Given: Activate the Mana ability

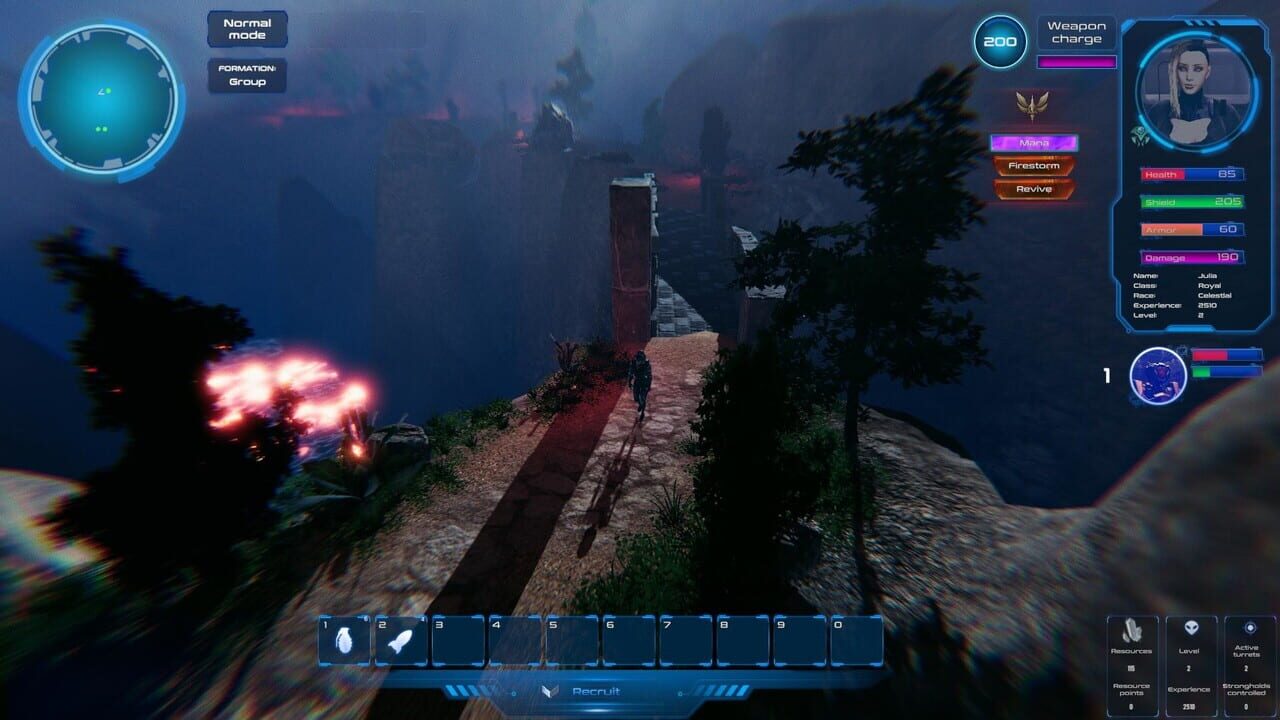Looking at the screenshot, I should [x=1034, y=141].
